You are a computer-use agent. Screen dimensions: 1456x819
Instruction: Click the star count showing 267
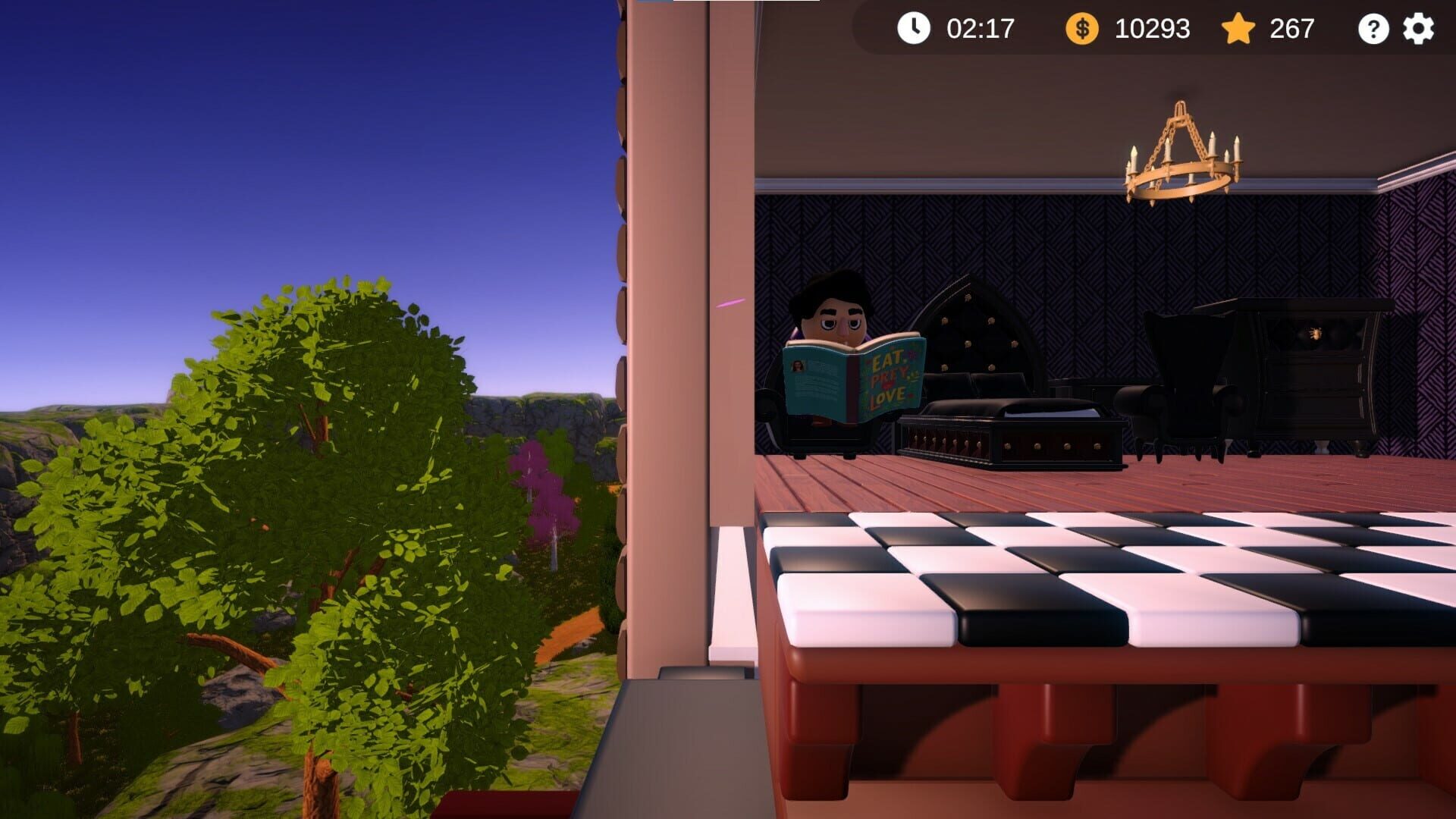coord(1291,30)
